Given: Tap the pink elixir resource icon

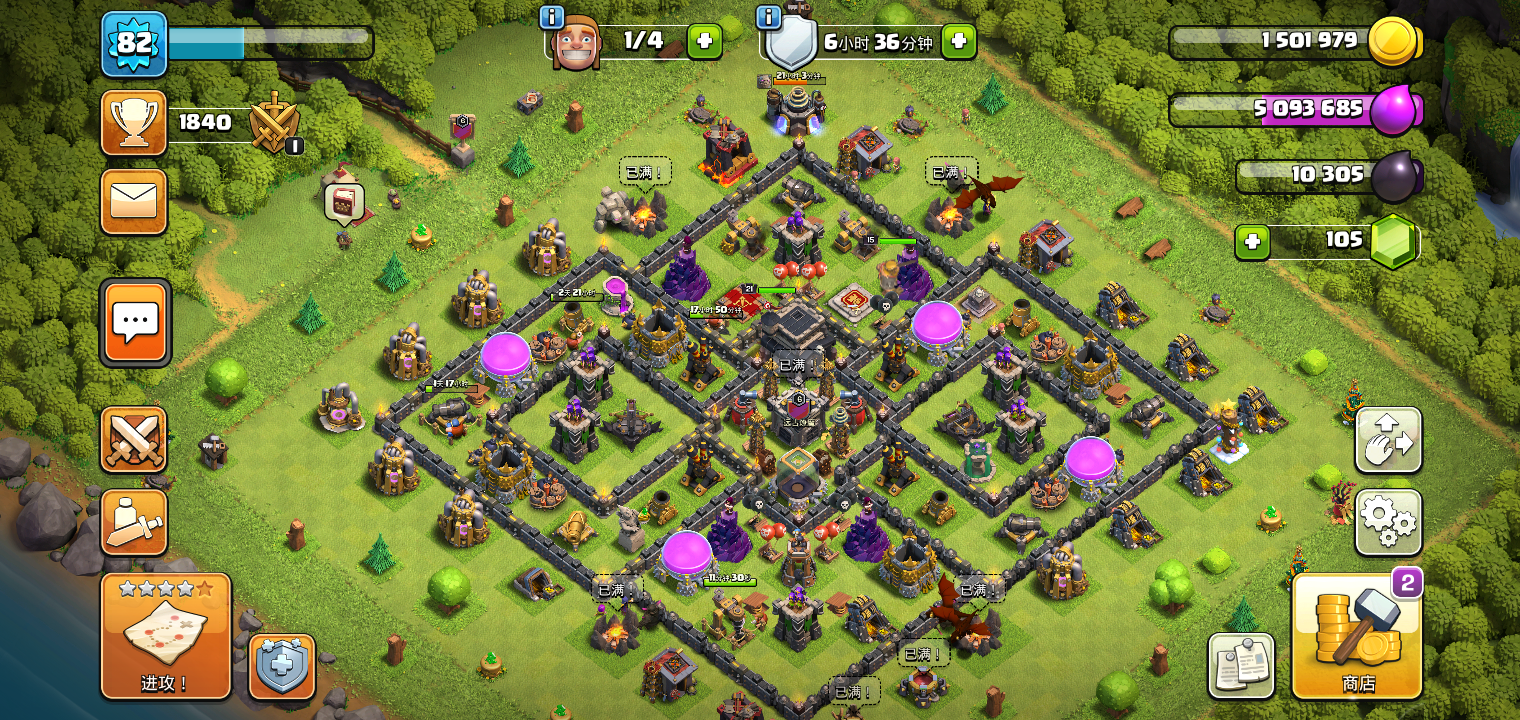Looking at the screenshot, I should pos(1393,109).
